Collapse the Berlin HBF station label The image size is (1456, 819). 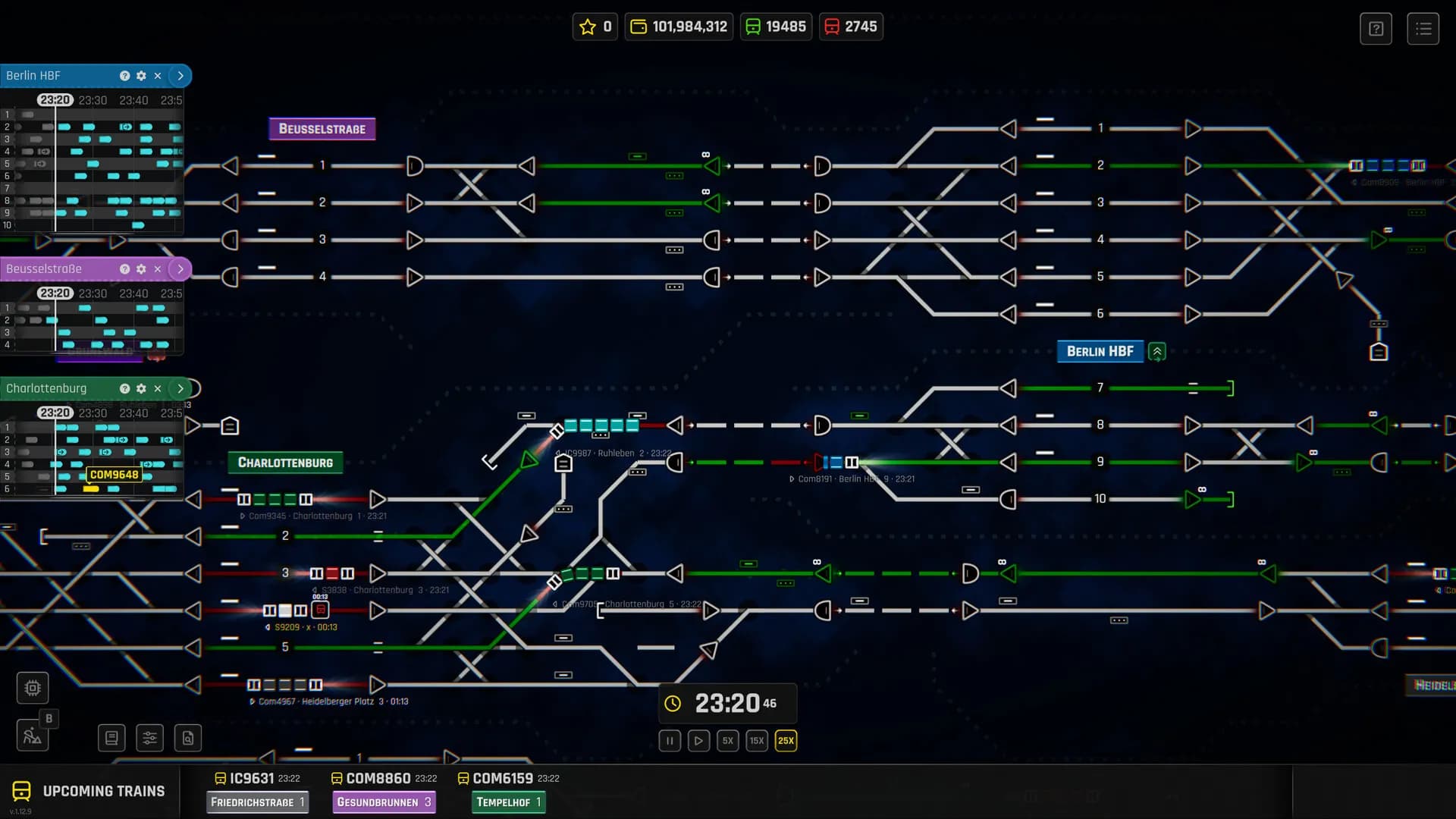pyautogui.click(x=1156, y=351)
